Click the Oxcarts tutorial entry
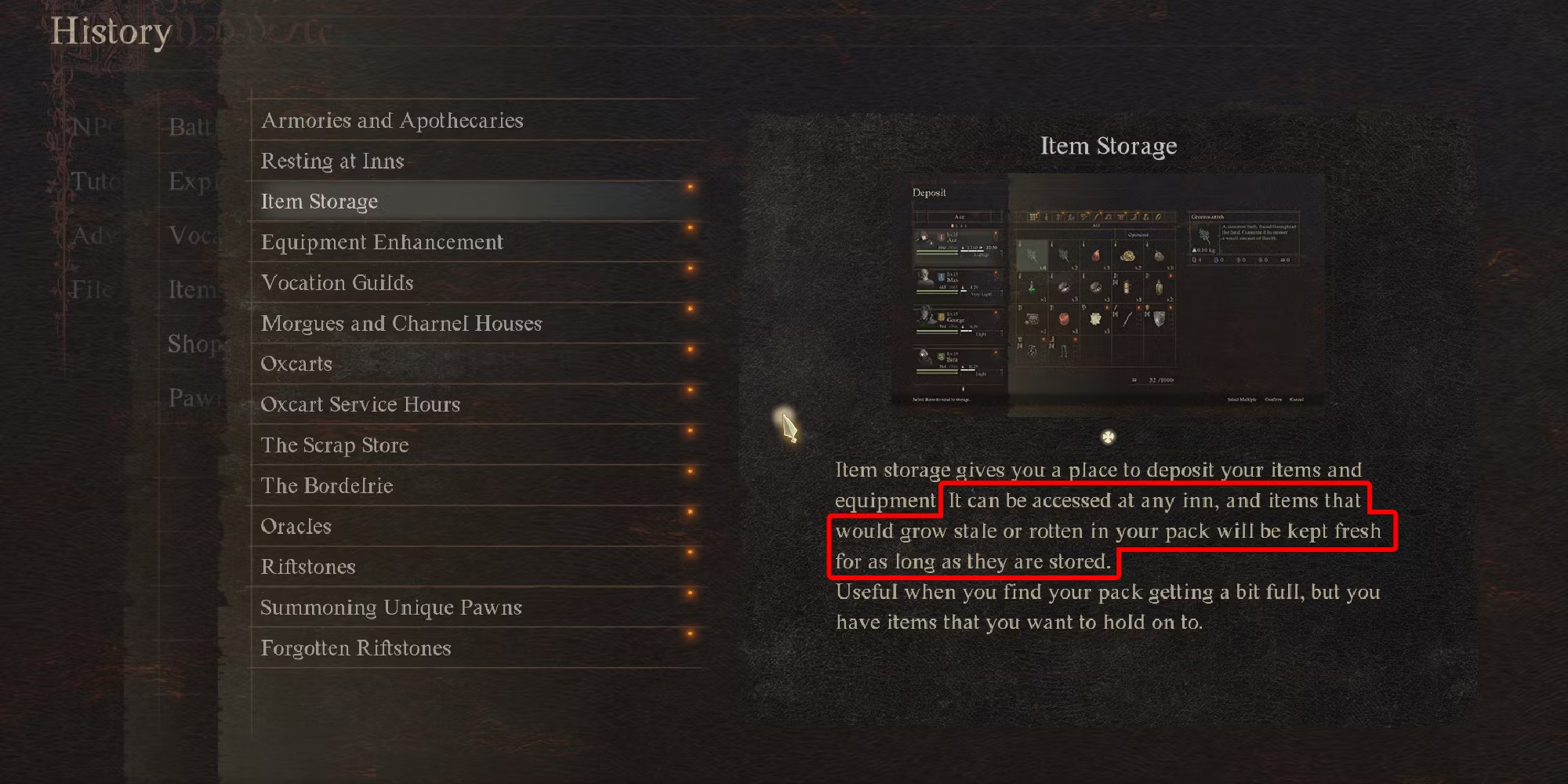Image resolution: width=1568 pixels, height=784 pixels. point(296,364)
